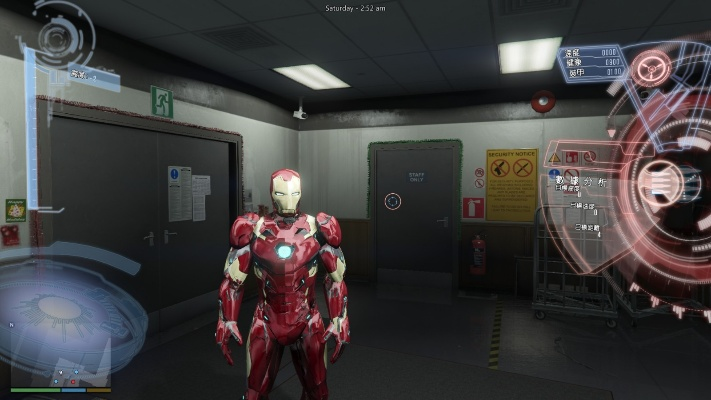Select the warning triangle HUD icon

(554, 158)
